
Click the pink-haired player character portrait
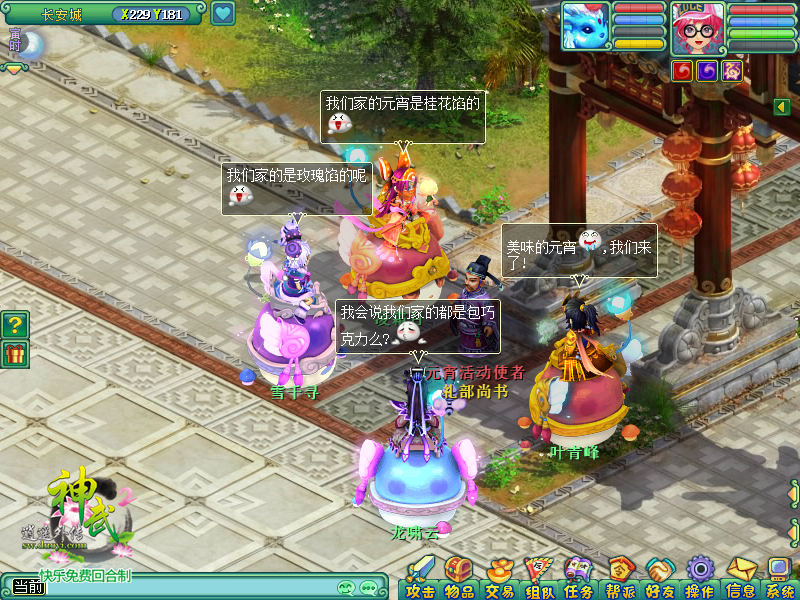point(697,27)
